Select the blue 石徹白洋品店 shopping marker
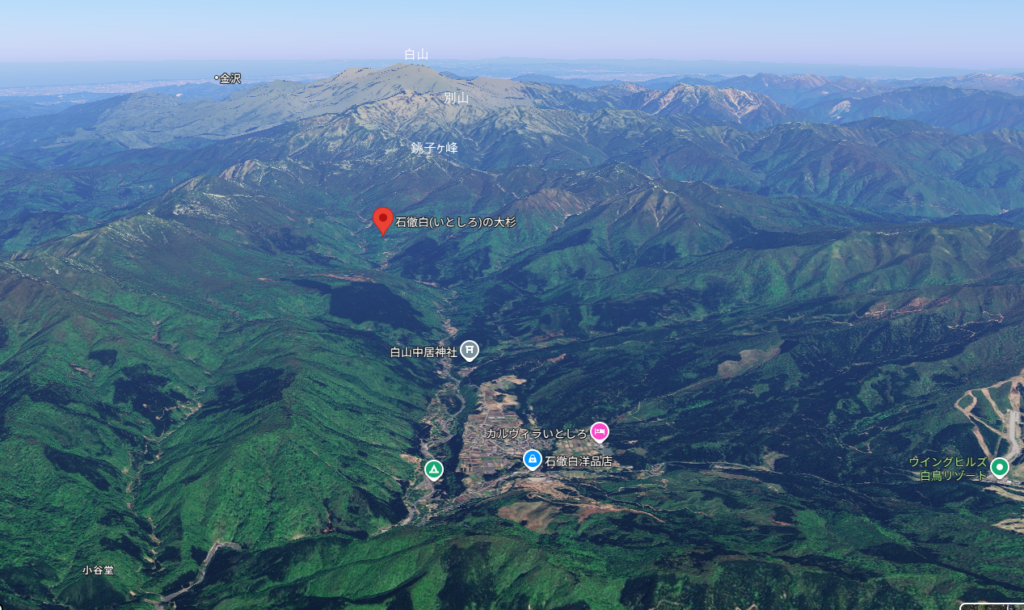 [532, 460]
